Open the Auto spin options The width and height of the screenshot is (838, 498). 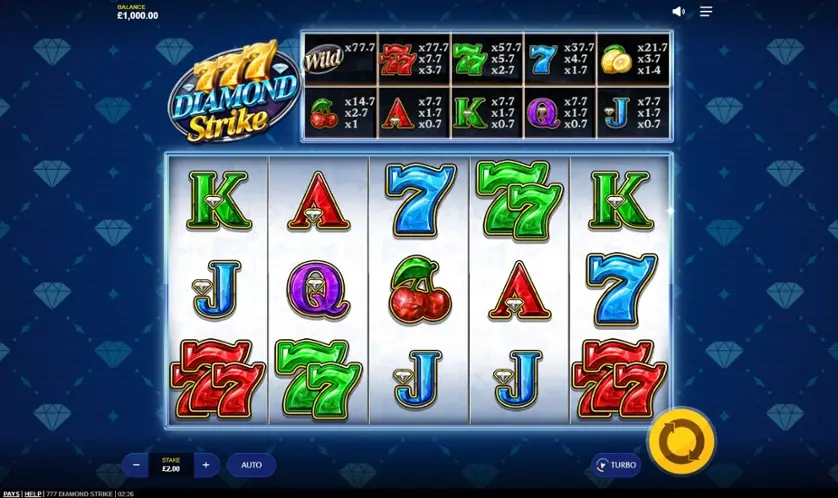pos(251,465)
